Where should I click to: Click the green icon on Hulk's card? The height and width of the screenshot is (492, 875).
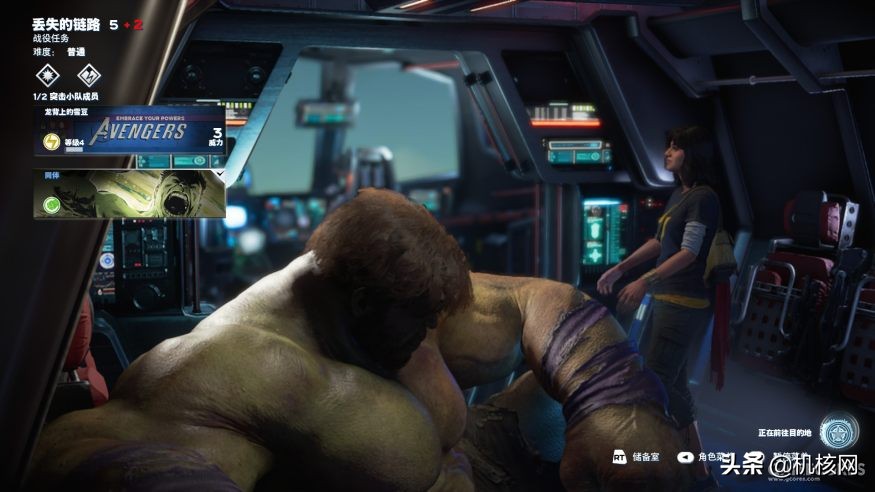point(51,205)
